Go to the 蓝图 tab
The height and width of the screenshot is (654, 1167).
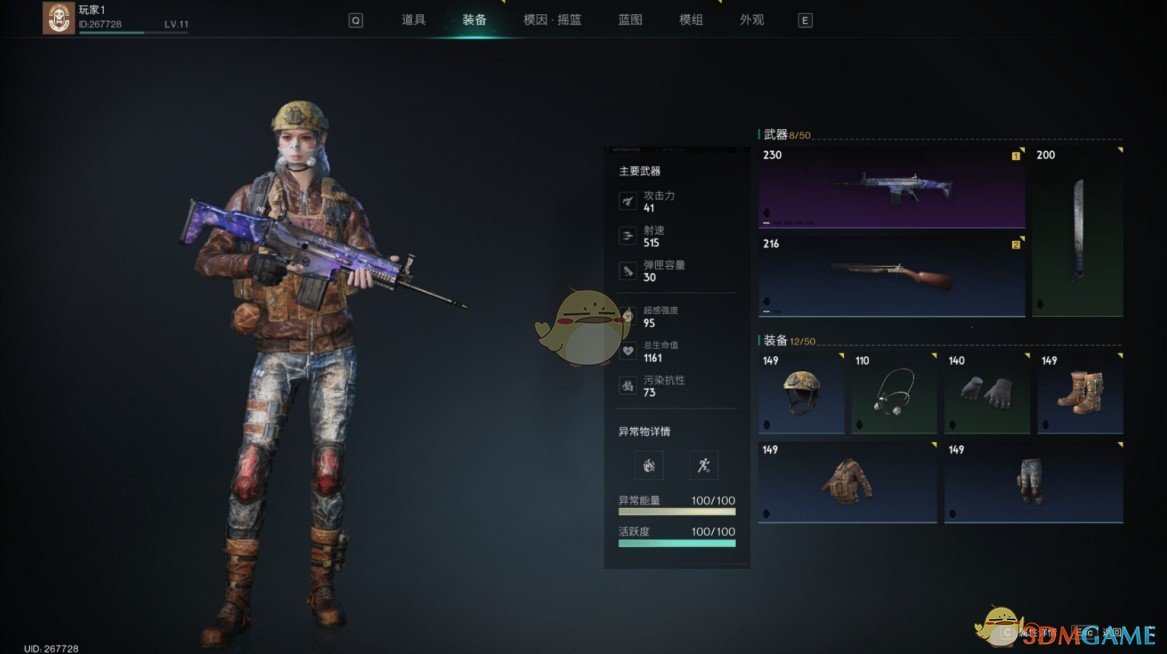(x=630, y=20)
